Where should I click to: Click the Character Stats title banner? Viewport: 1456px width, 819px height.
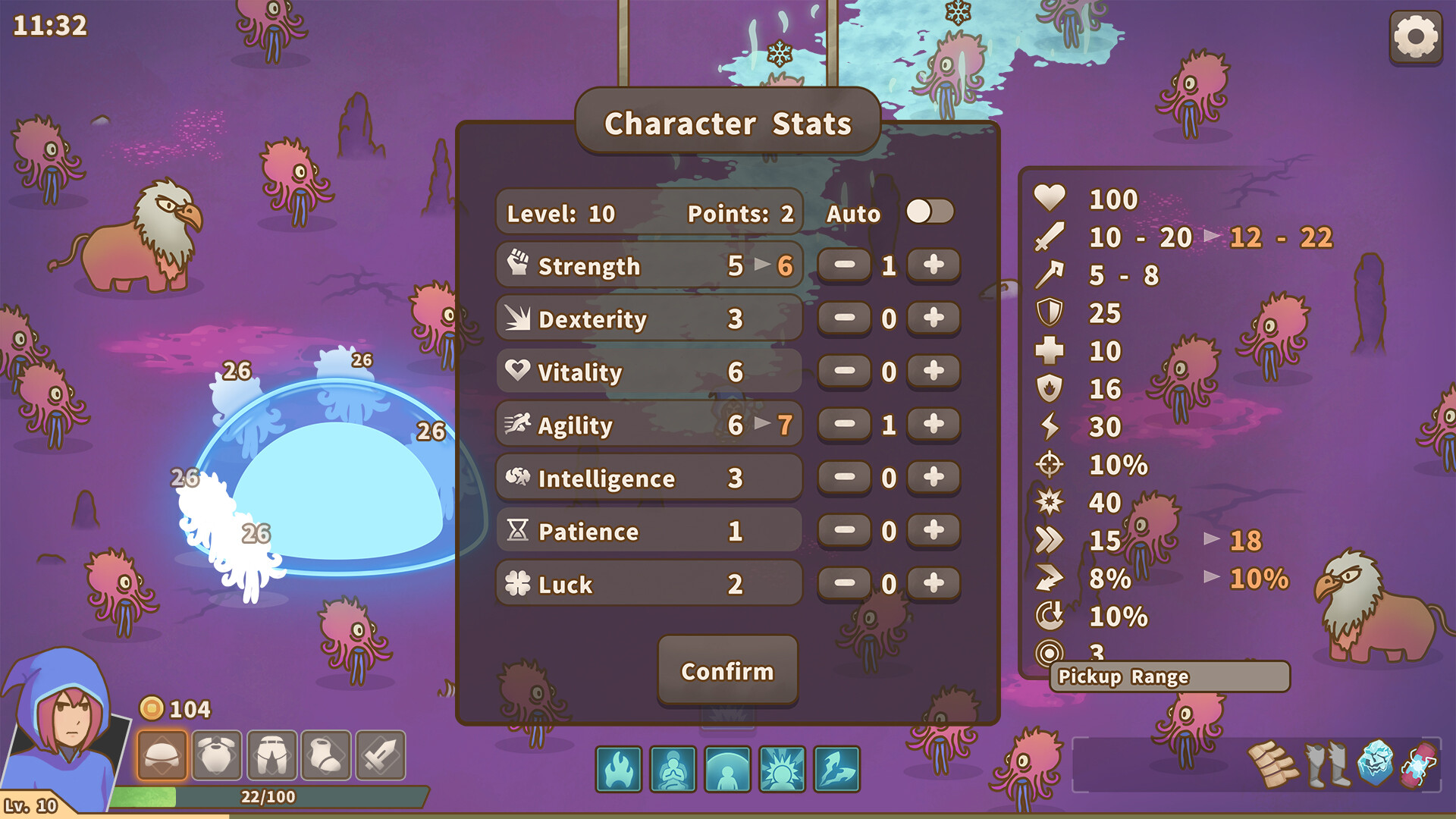click(726, 124)
